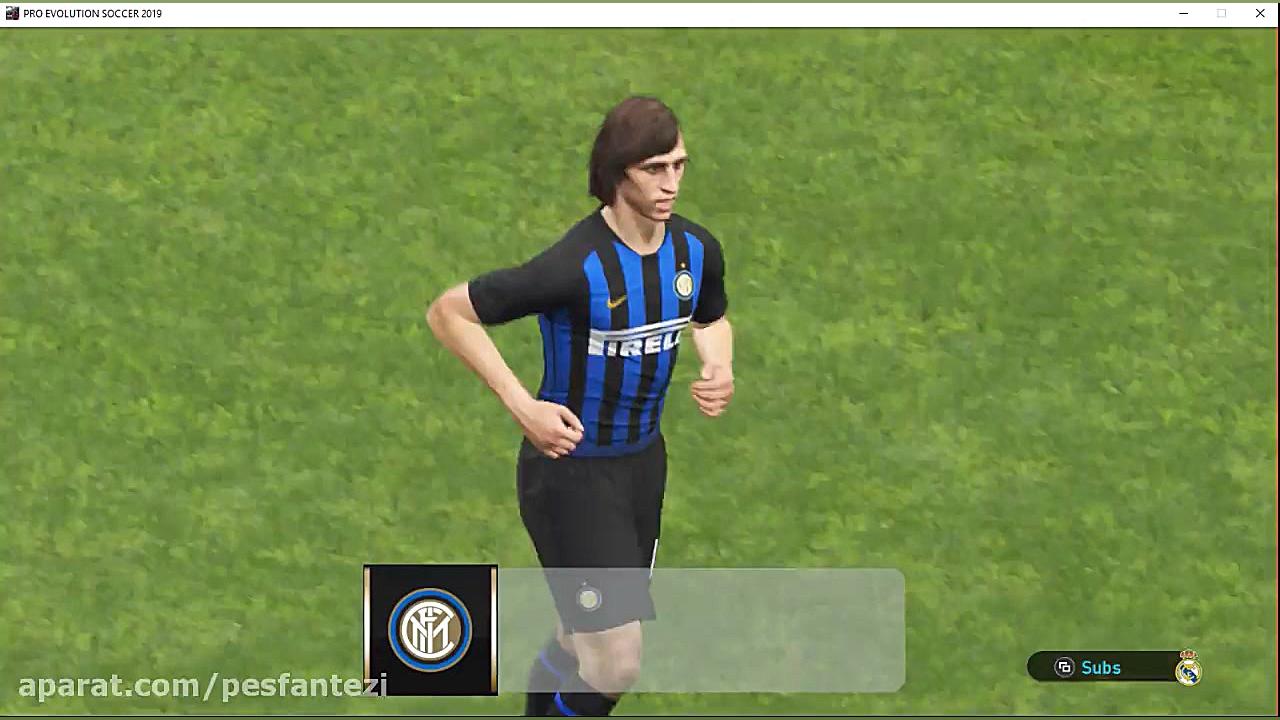1280x720 pixels.
Task: Click the Inter Milan crest badge
Action: [430, 630]
